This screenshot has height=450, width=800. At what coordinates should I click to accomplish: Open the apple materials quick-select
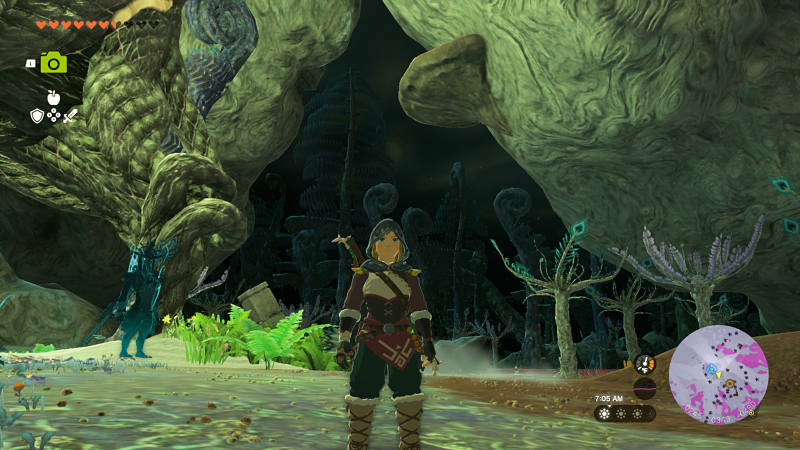[54, 98]
